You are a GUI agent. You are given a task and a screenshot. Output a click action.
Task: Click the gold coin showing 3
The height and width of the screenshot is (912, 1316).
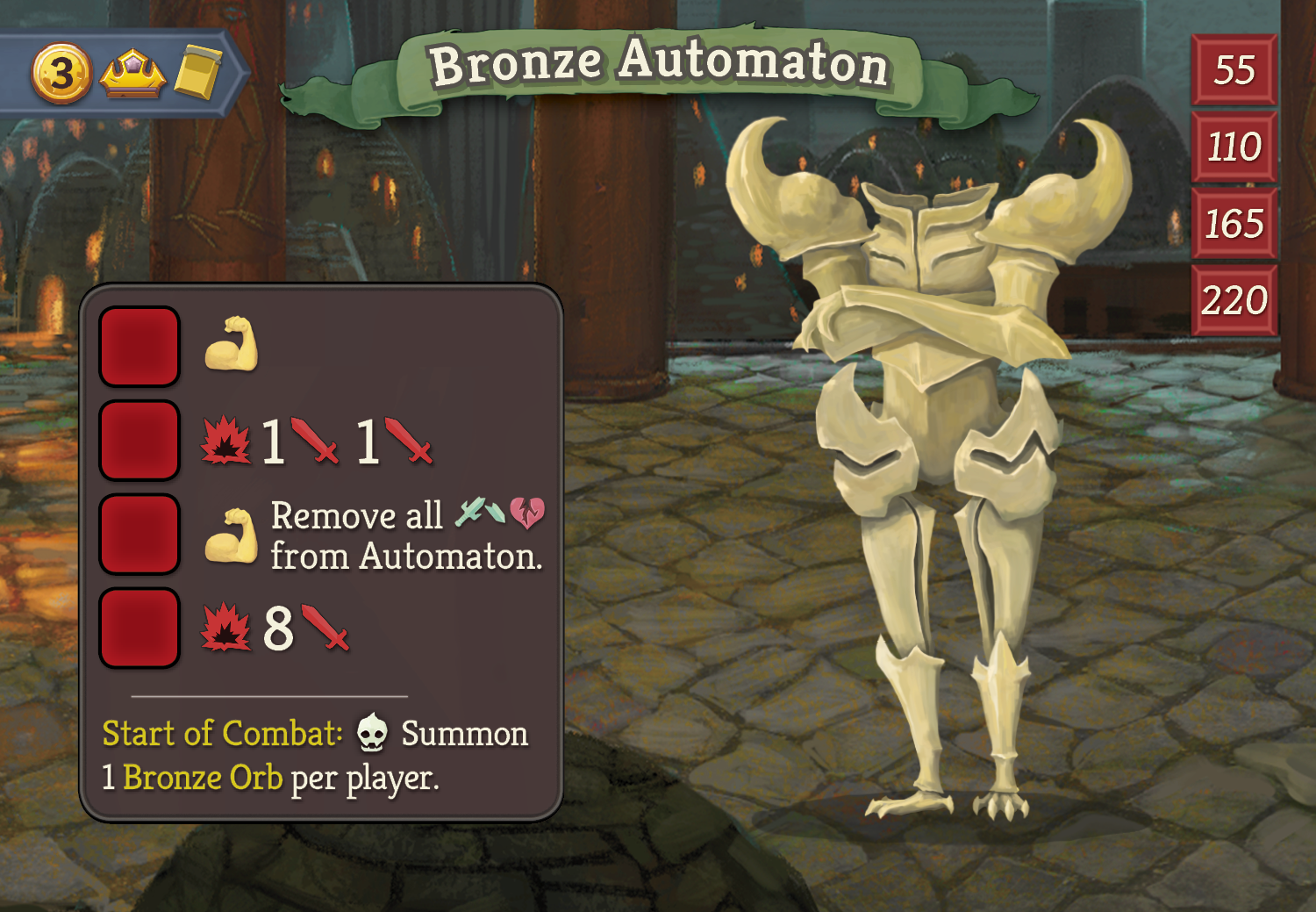pyautogui.click(x=61, y=74)
